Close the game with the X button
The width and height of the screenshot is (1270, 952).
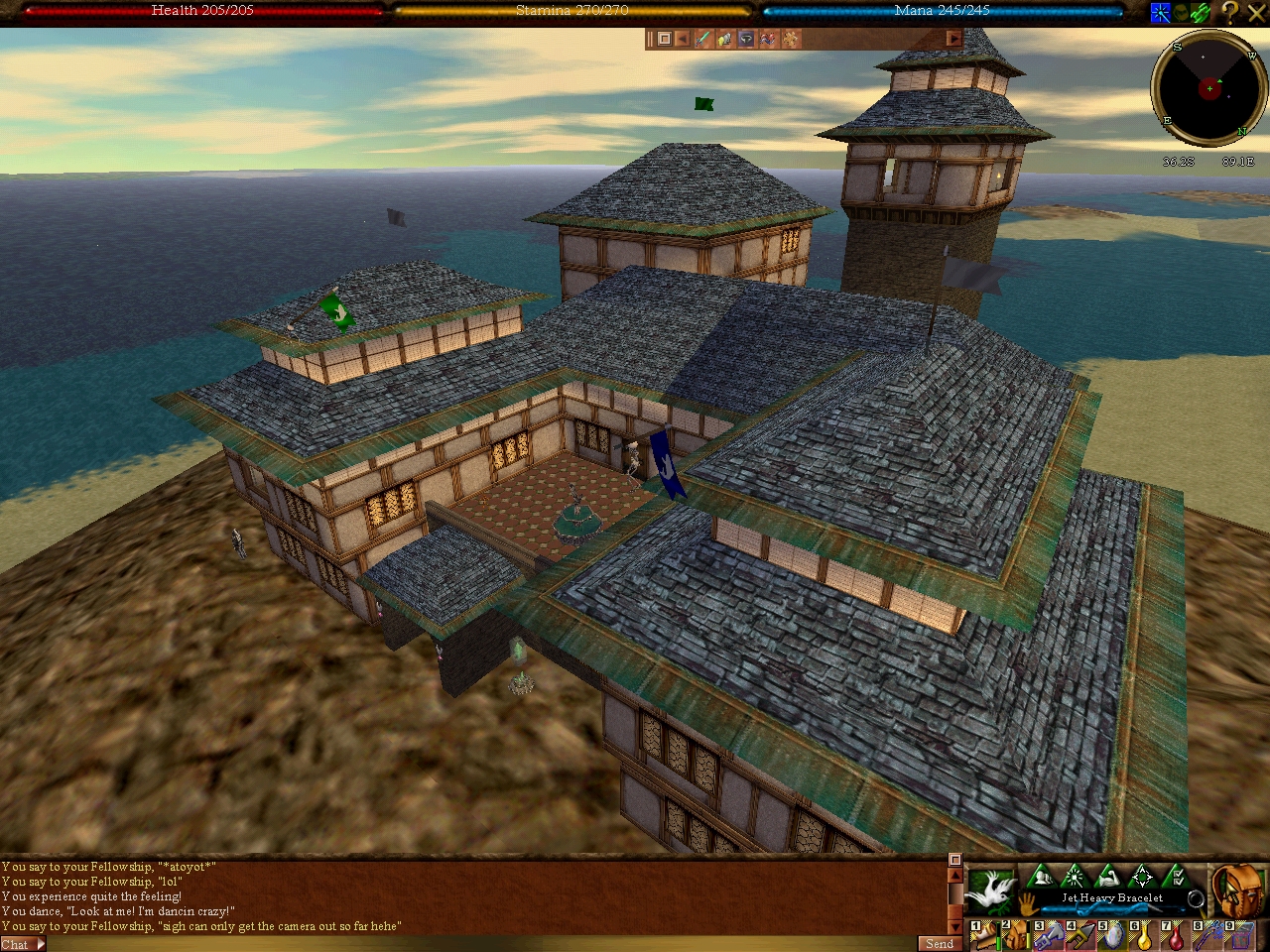(1256, 13)
